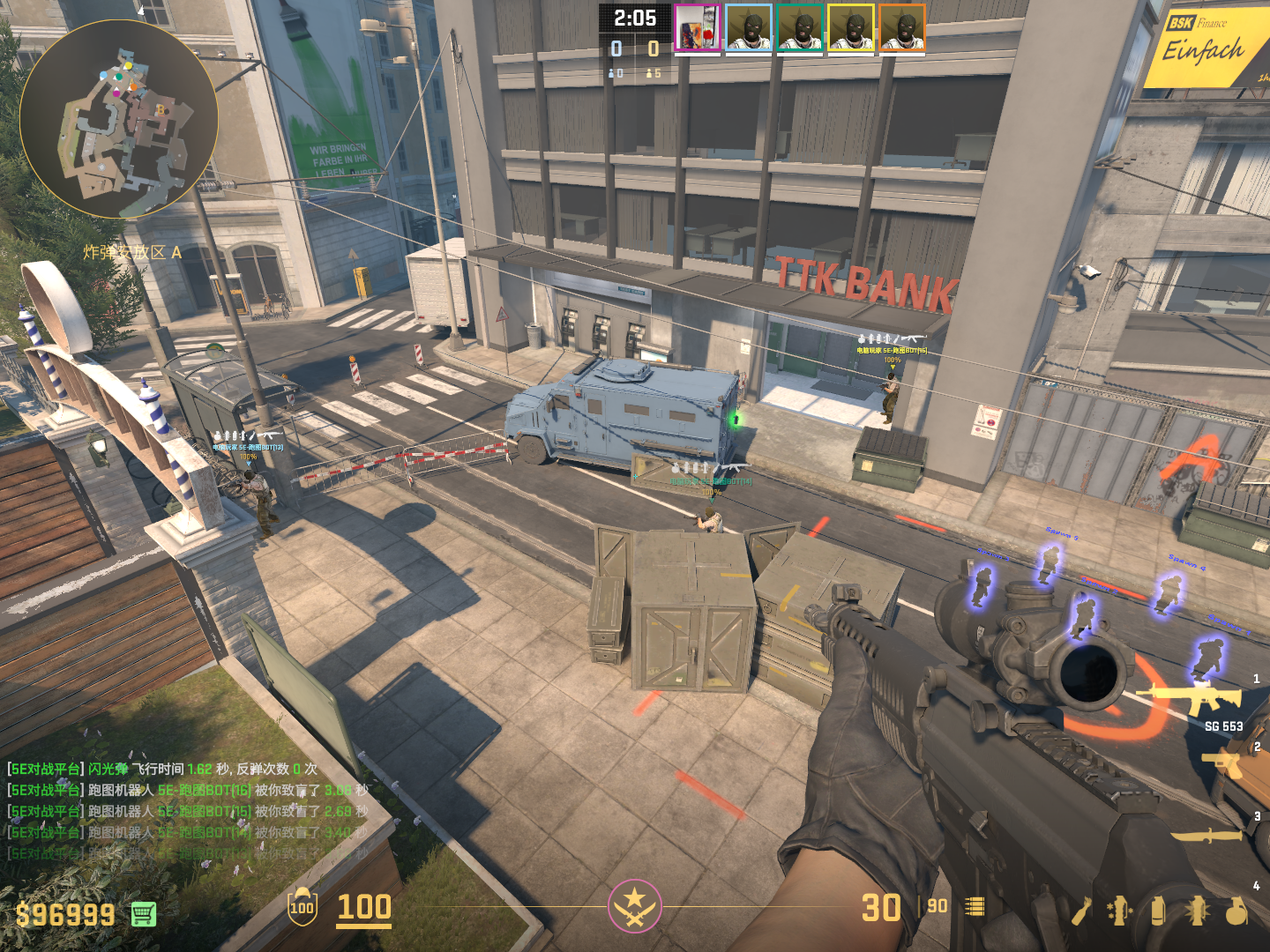1270x952 pixels.
Task: Select the molotov grenade icon
Action: [x=1081, y=911]
